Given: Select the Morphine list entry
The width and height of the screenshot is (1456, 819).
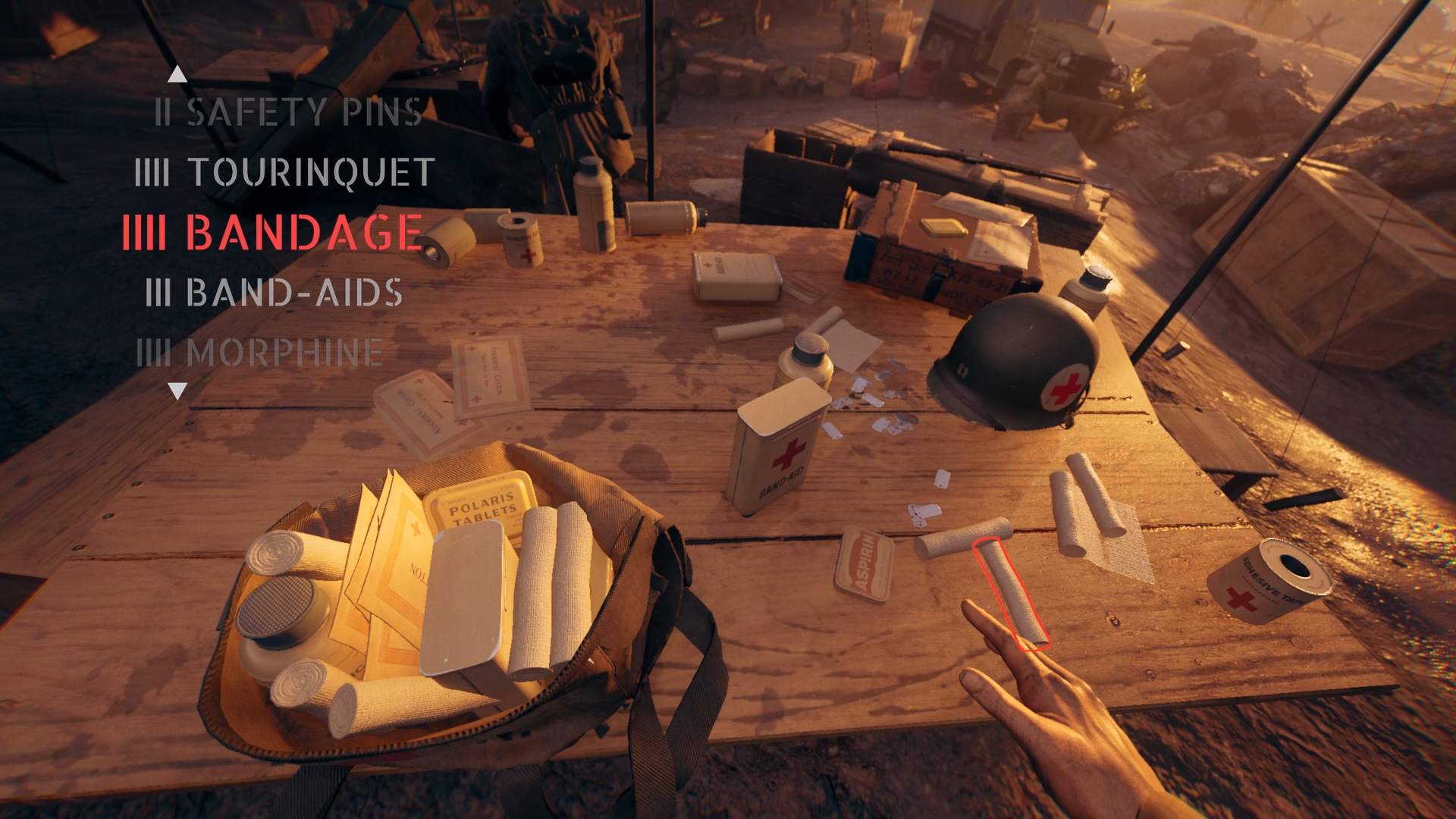Looking at the screenshot, I should tap(259, 353).
